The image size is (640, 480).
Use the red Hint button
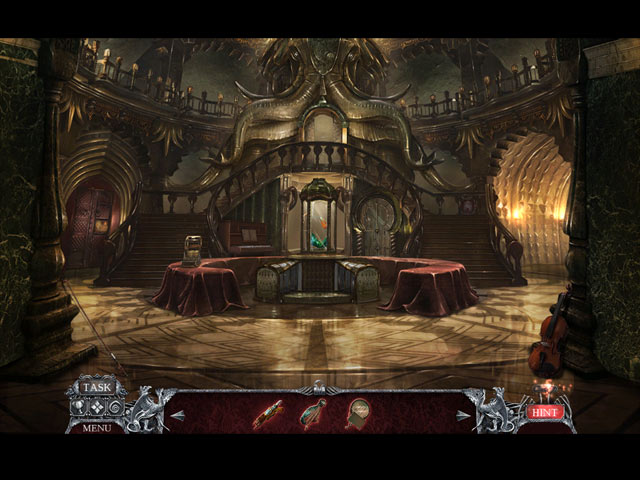545,411
